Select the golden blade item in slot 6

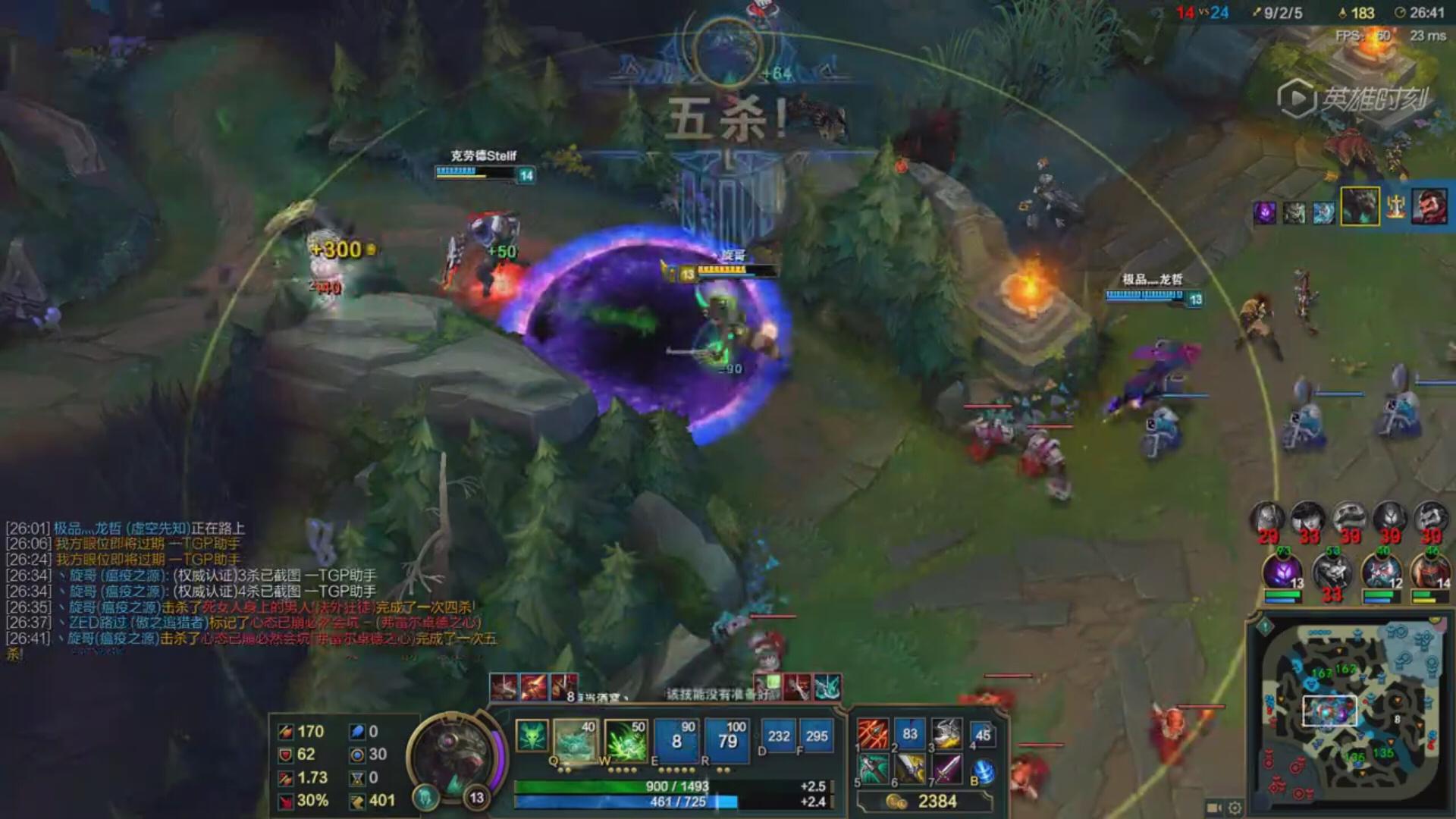(910, 770)
